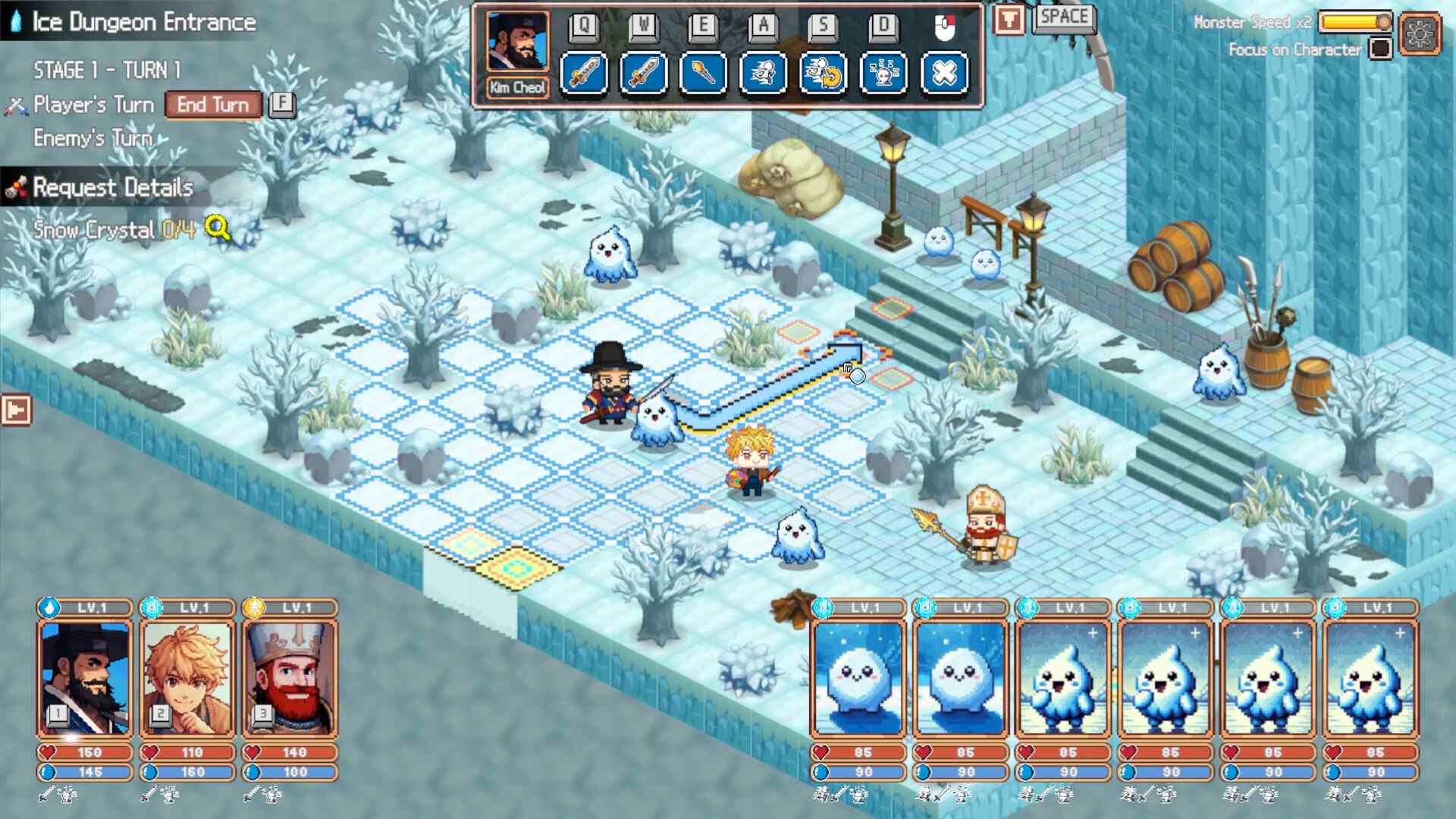Select the blond-haired hero party card

[187, 678]
